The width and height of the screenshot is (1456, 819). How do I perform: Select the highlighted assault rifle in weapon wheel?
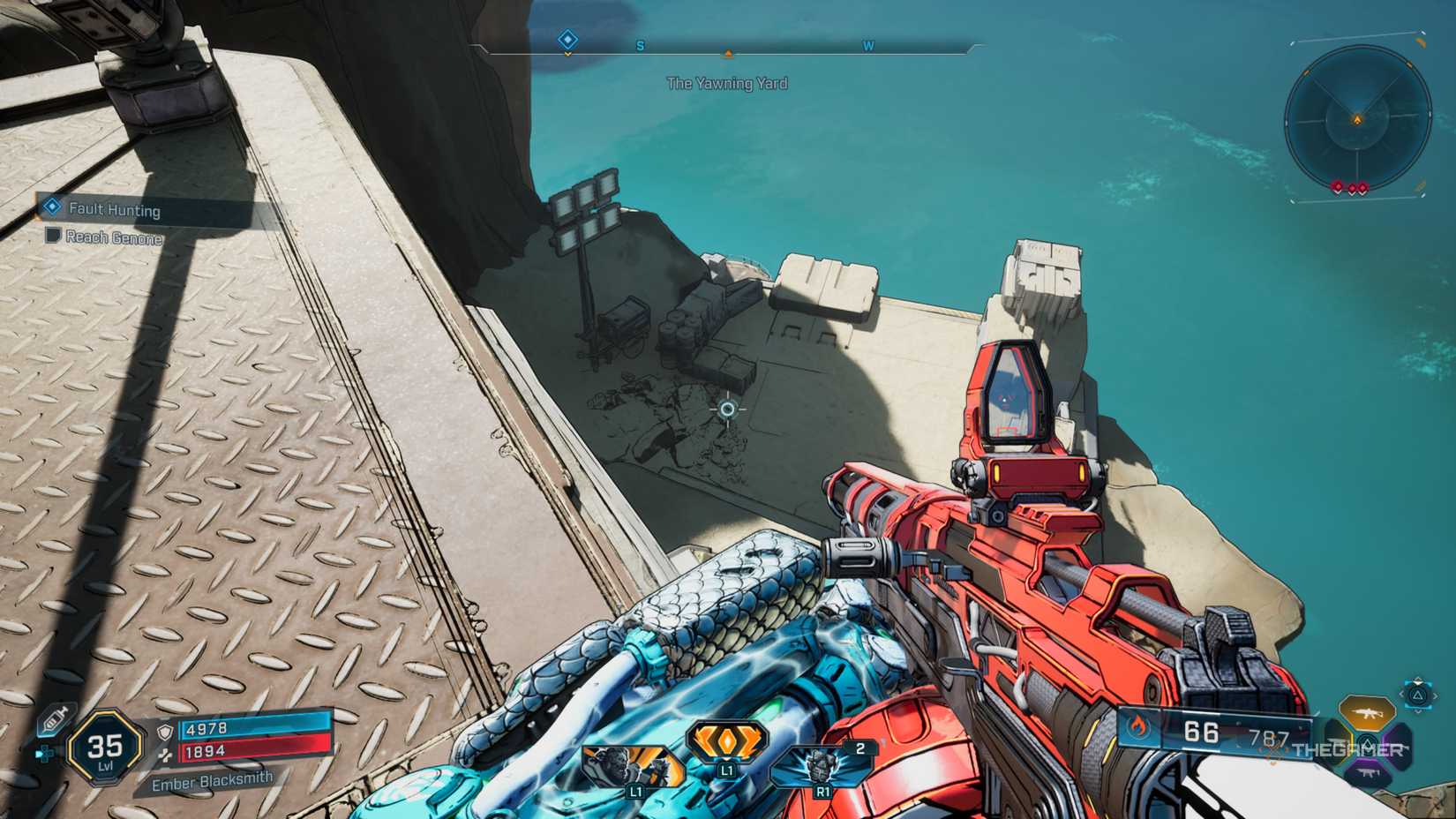[1366, 712]
